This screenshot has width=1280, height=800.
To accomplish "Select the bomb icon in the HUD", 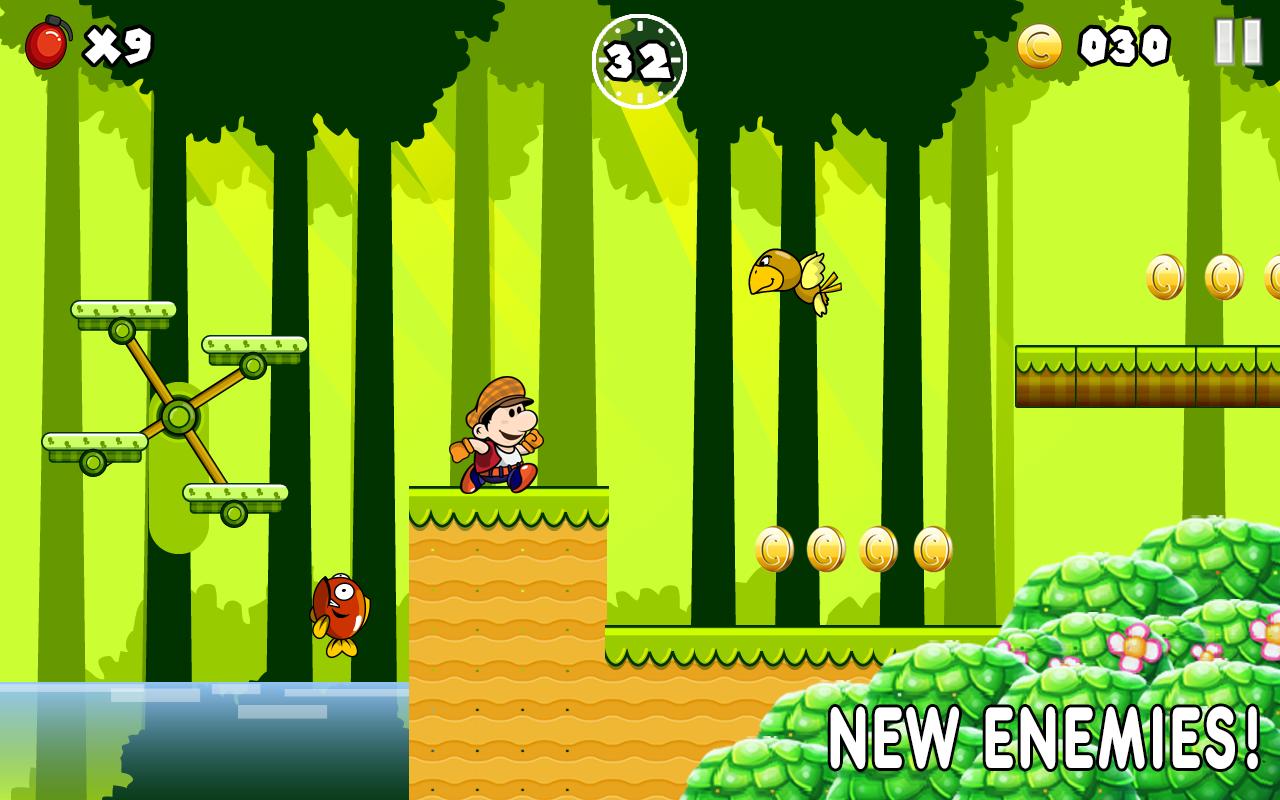I will point(48,44).
